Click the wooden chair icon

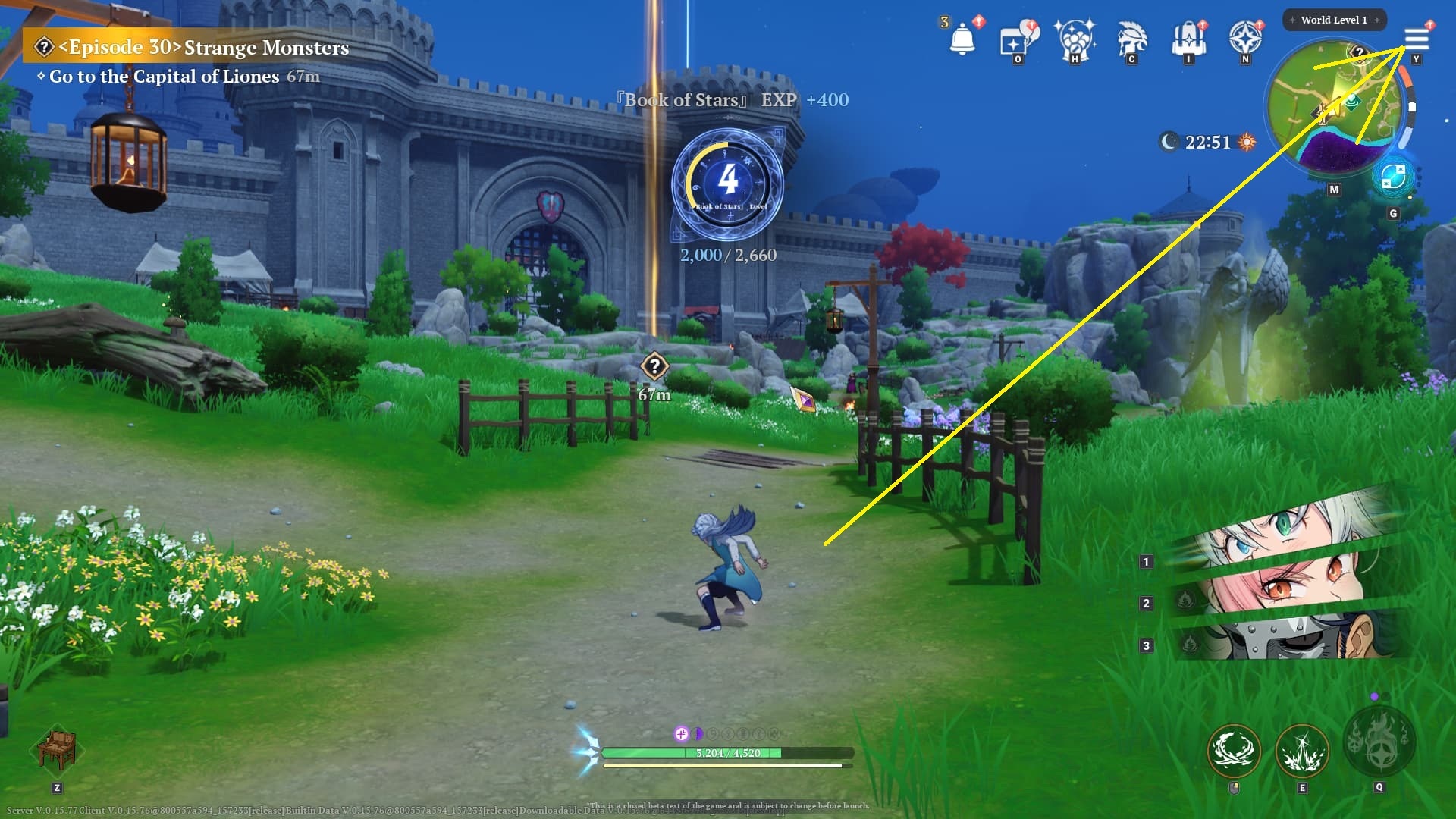(57, 748)
